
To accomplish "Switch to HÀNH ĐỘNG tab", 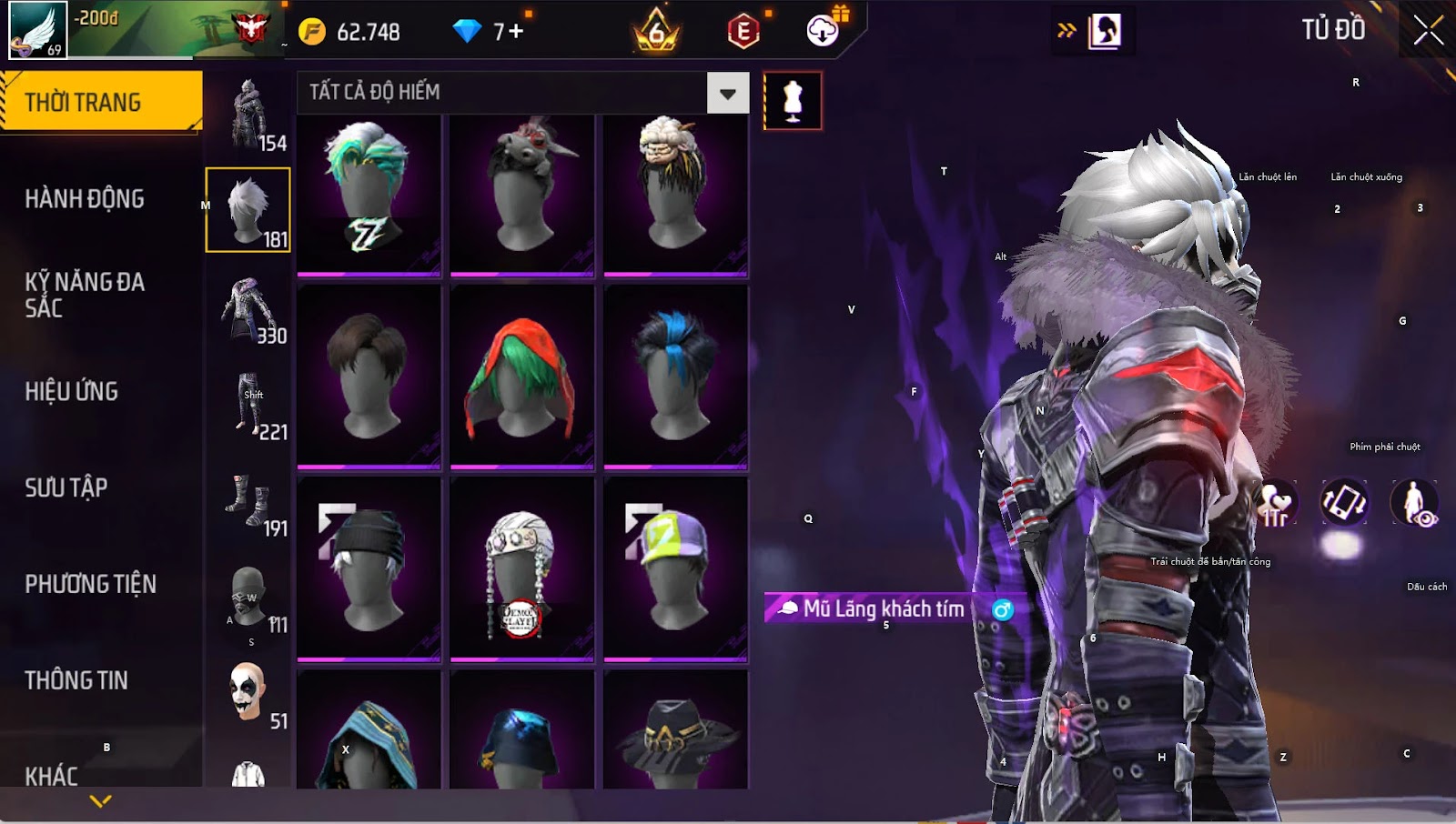I will click(x=85, y=198).
